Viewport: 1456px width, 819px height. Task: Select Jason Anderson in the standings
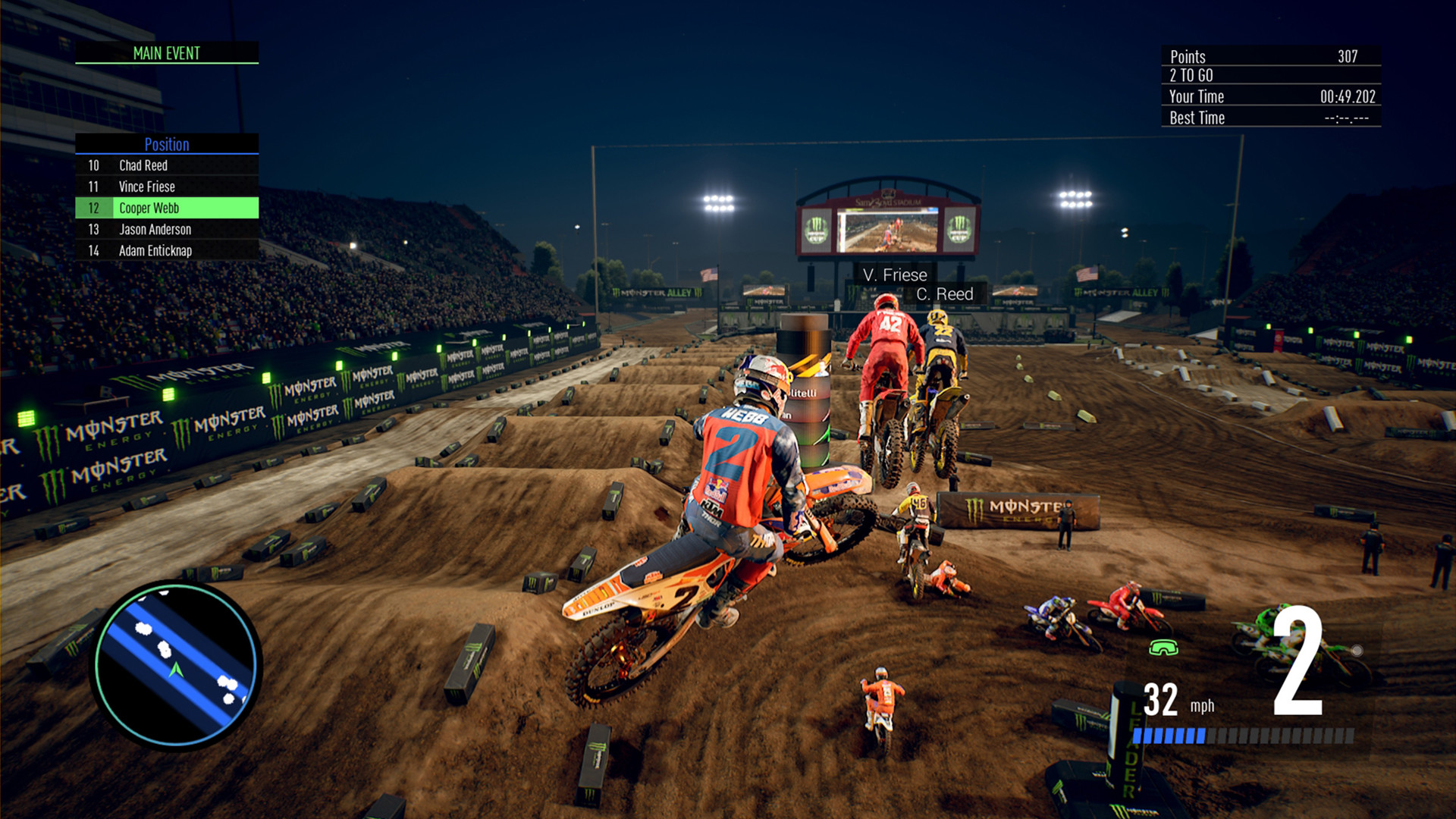tap(167, 229)
